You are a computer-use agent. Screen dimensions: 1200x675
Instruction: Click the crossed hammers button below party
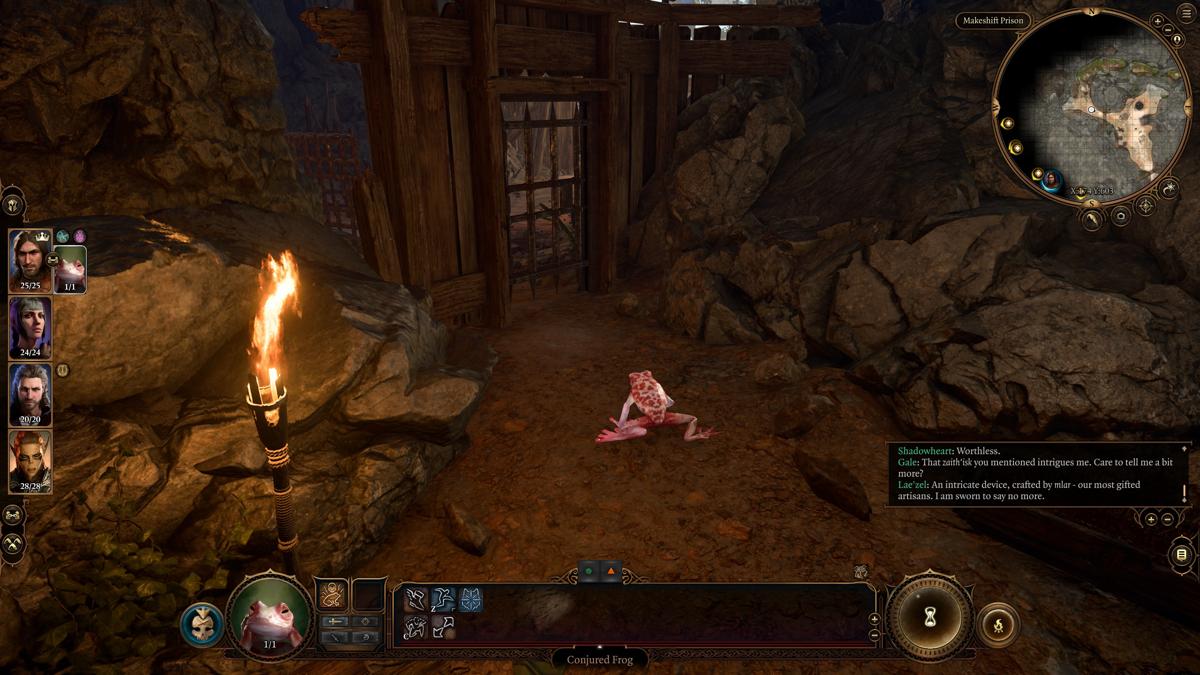pyautogui.click(x=13, y=545)
